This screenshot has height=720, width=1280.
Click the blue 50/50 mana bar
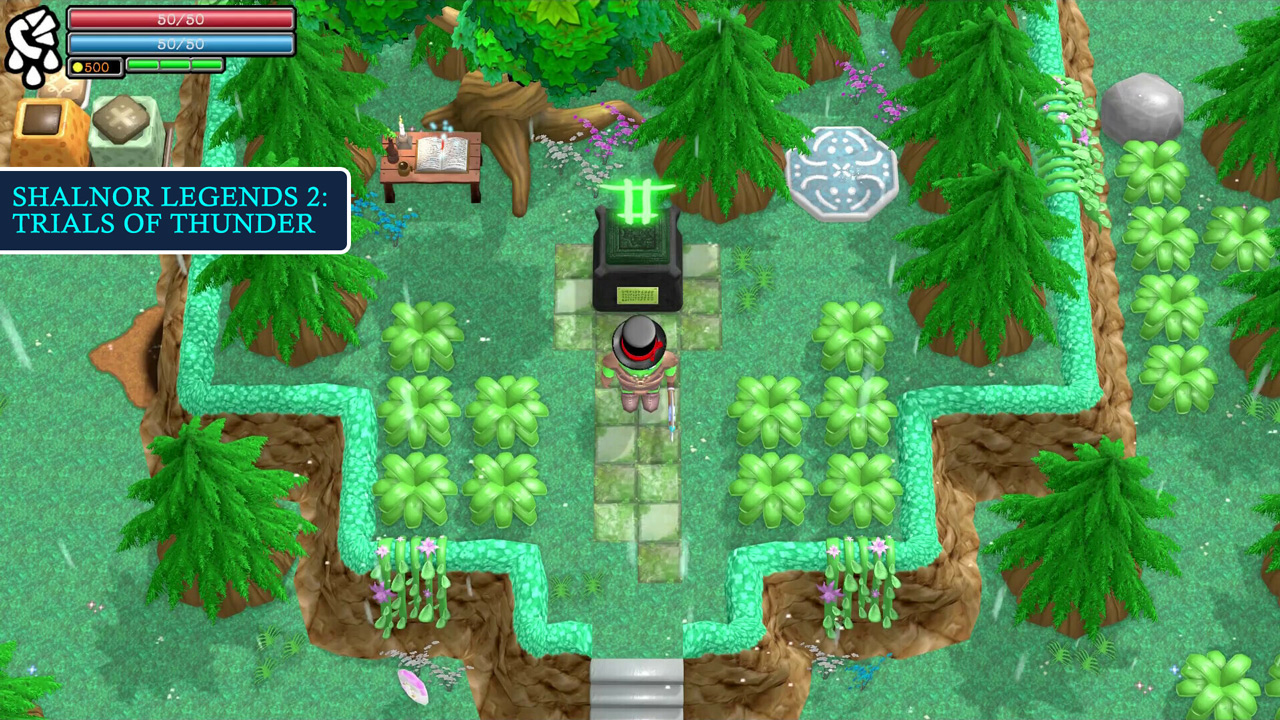(x=180, y=43)
